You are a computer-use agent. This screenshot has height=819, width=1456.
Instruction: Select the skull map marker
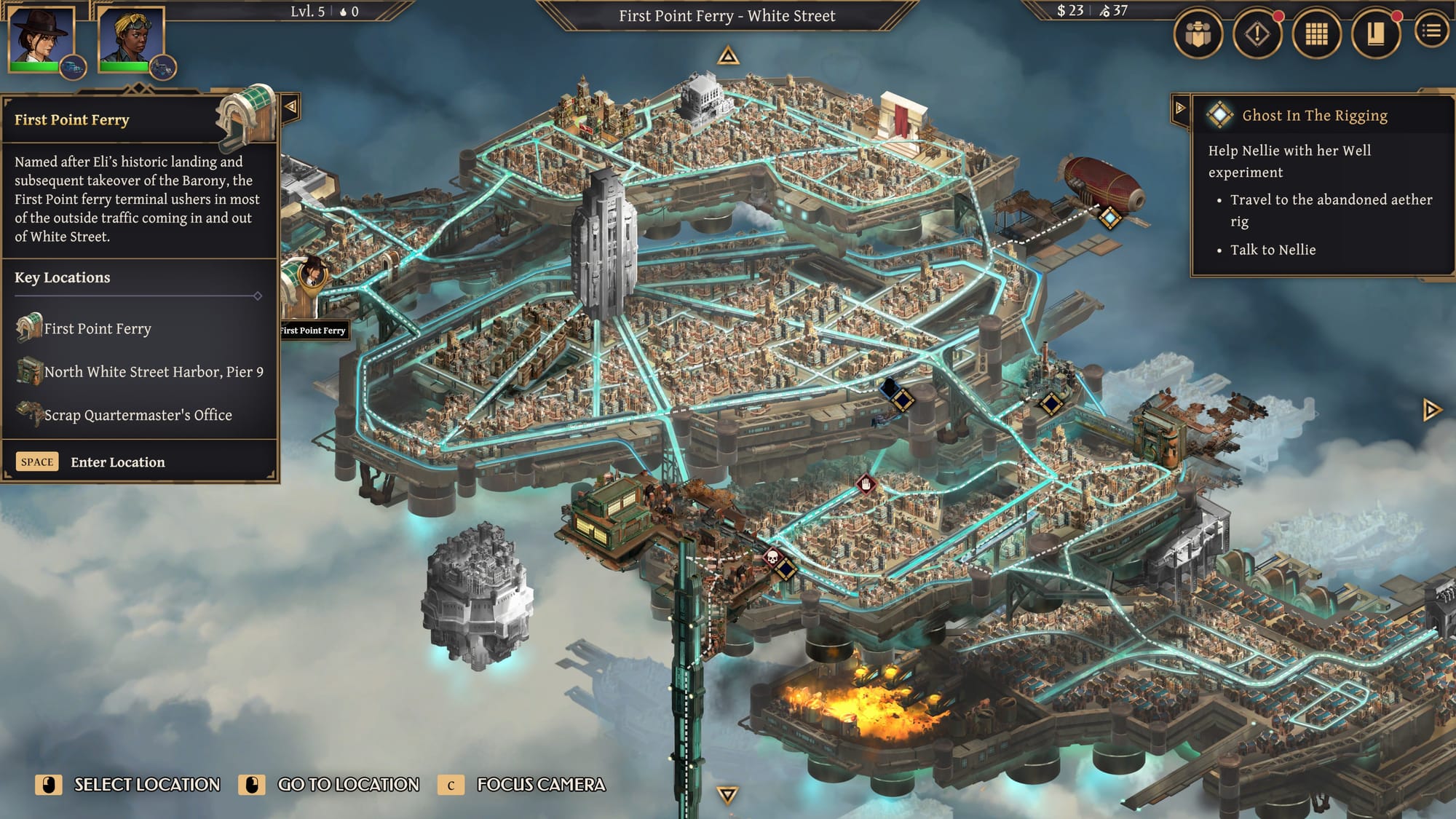(773, 558)
